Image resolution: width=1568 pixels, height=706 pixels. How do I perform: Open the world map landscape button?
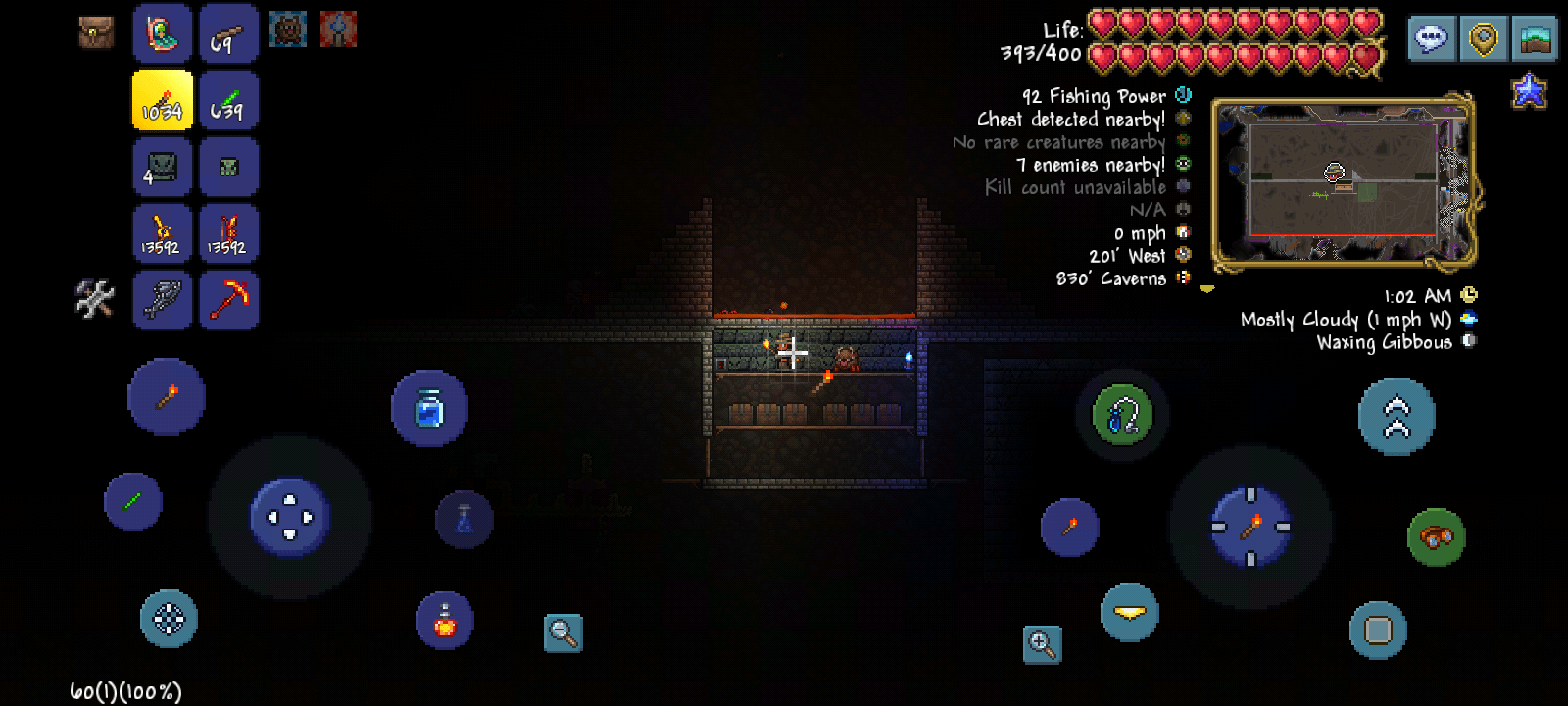click(1534, 39)
